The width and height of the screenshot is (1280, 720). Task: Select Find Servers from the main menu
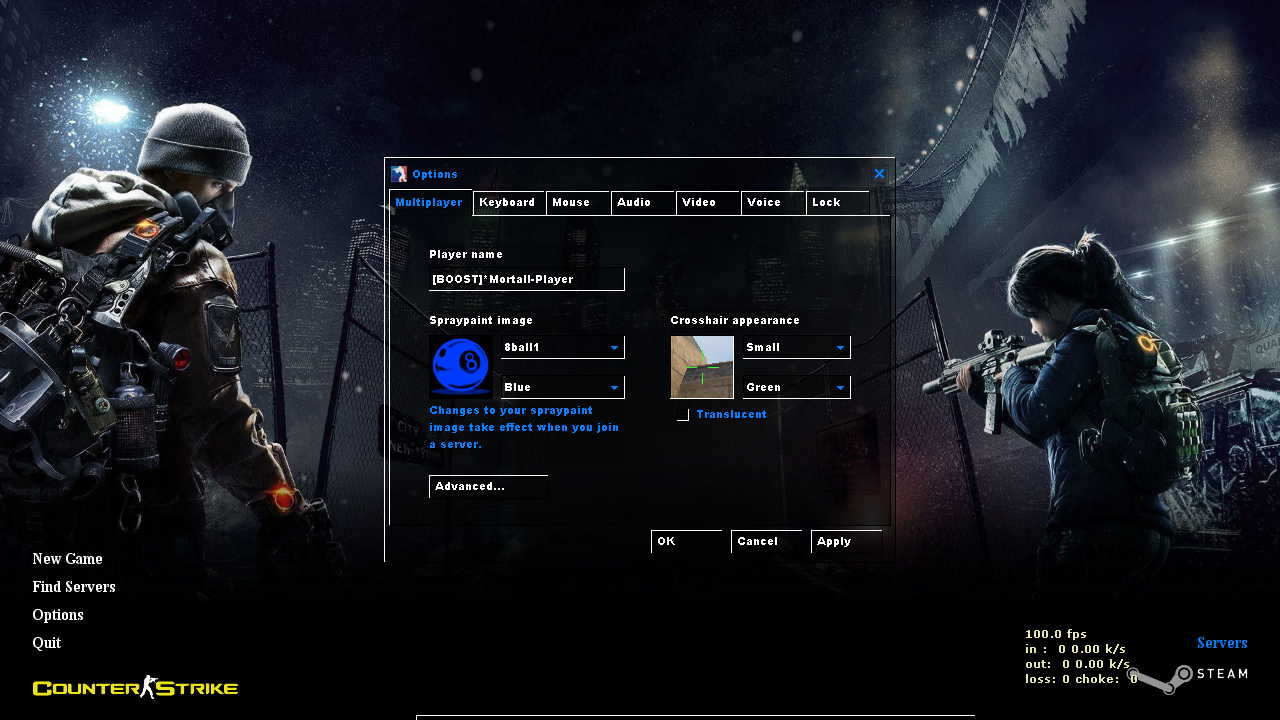73,586
